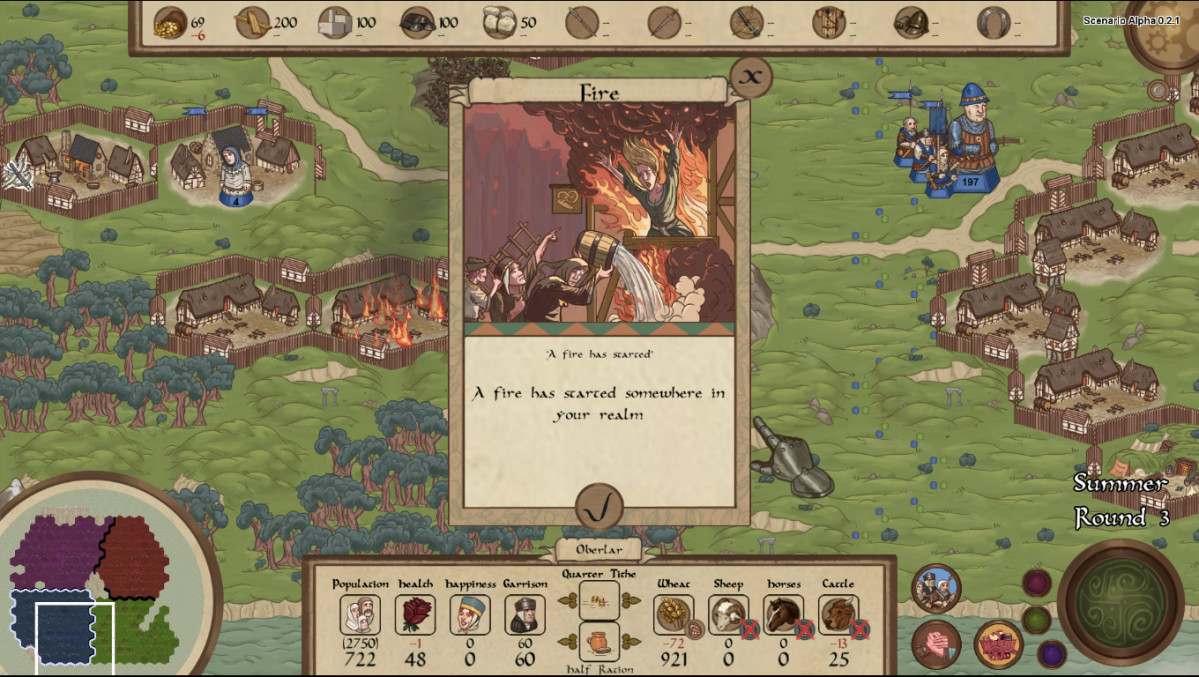
Task: Open the handshake diplomacy button
Action: tap(937, 644)
